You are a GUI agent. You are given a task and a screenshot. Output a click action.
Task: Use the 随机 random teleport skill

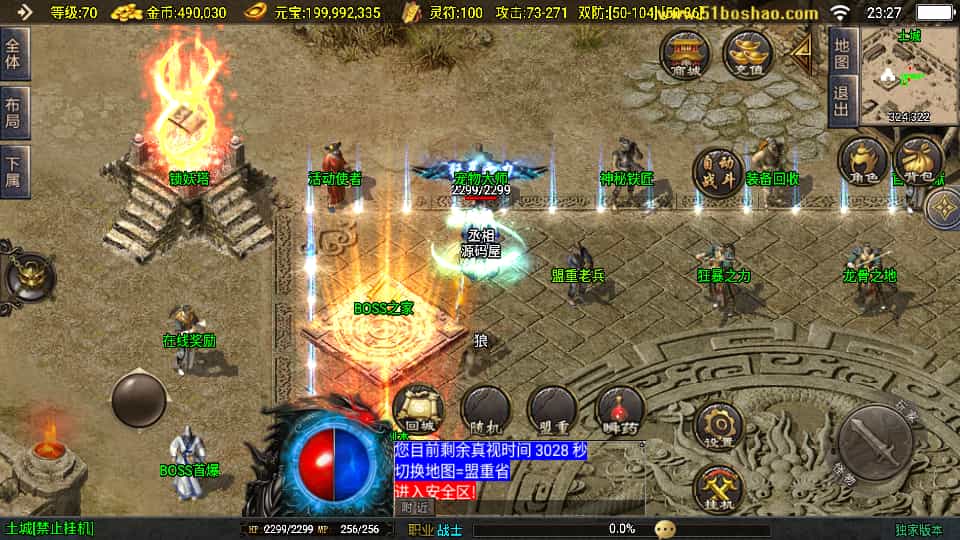click(x=485, y=408)
